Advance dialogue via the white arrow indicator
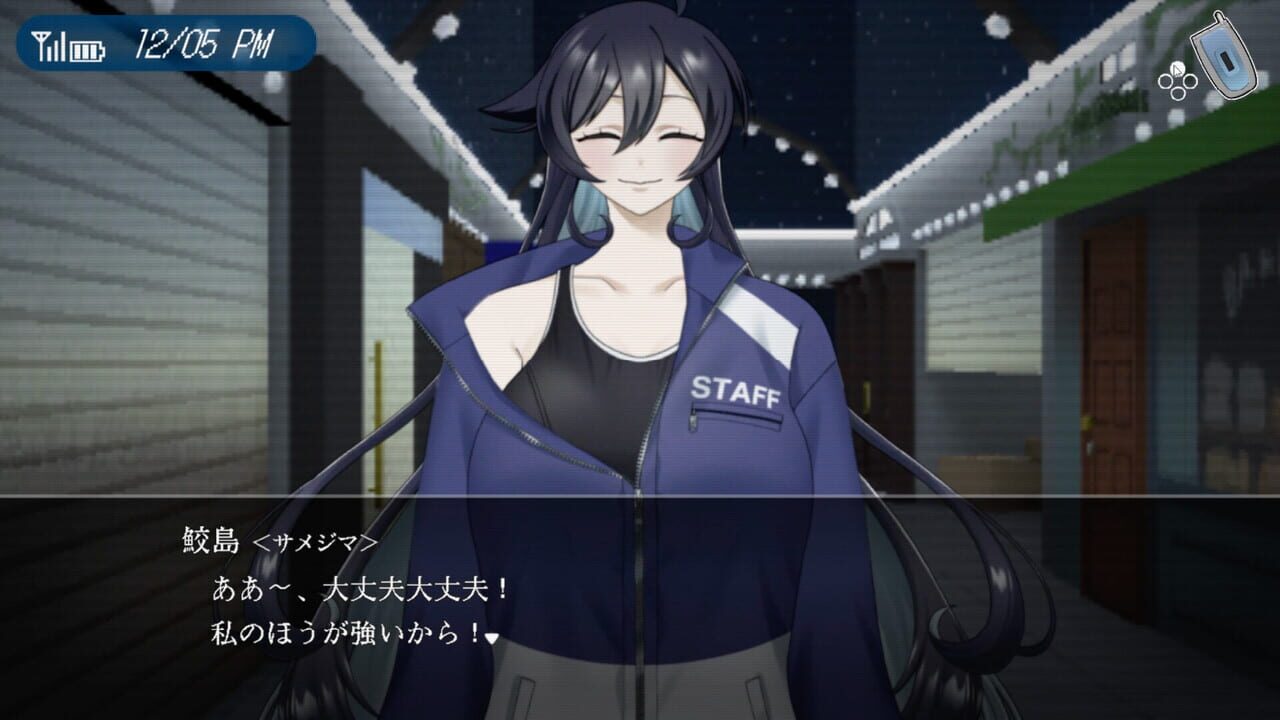The image size is (1280, 720). pyautogui.click(x=491, y=637)
